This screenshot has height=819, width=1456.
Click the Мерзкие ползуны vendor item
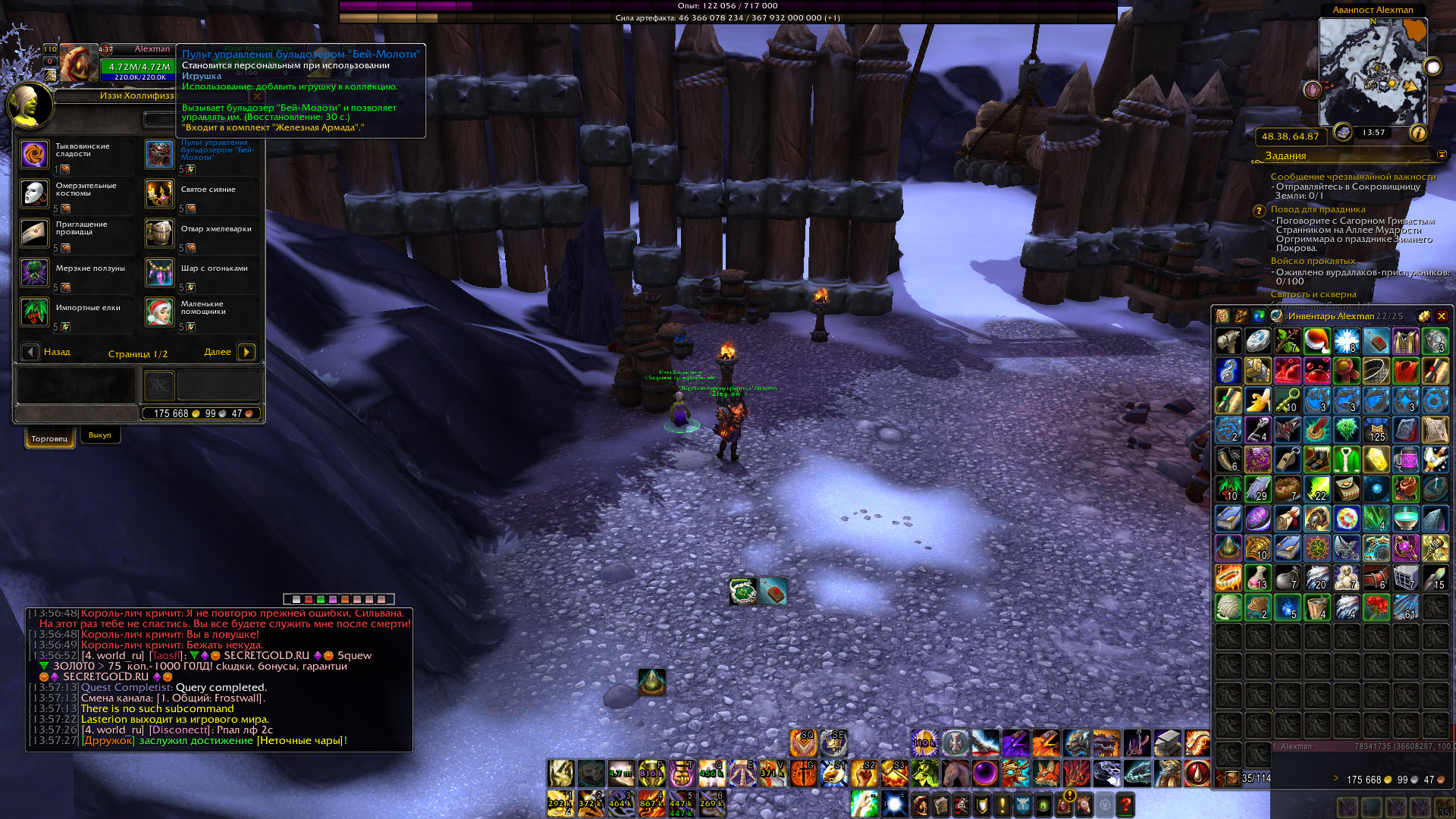pyautogui.click(x=35, y=273)
